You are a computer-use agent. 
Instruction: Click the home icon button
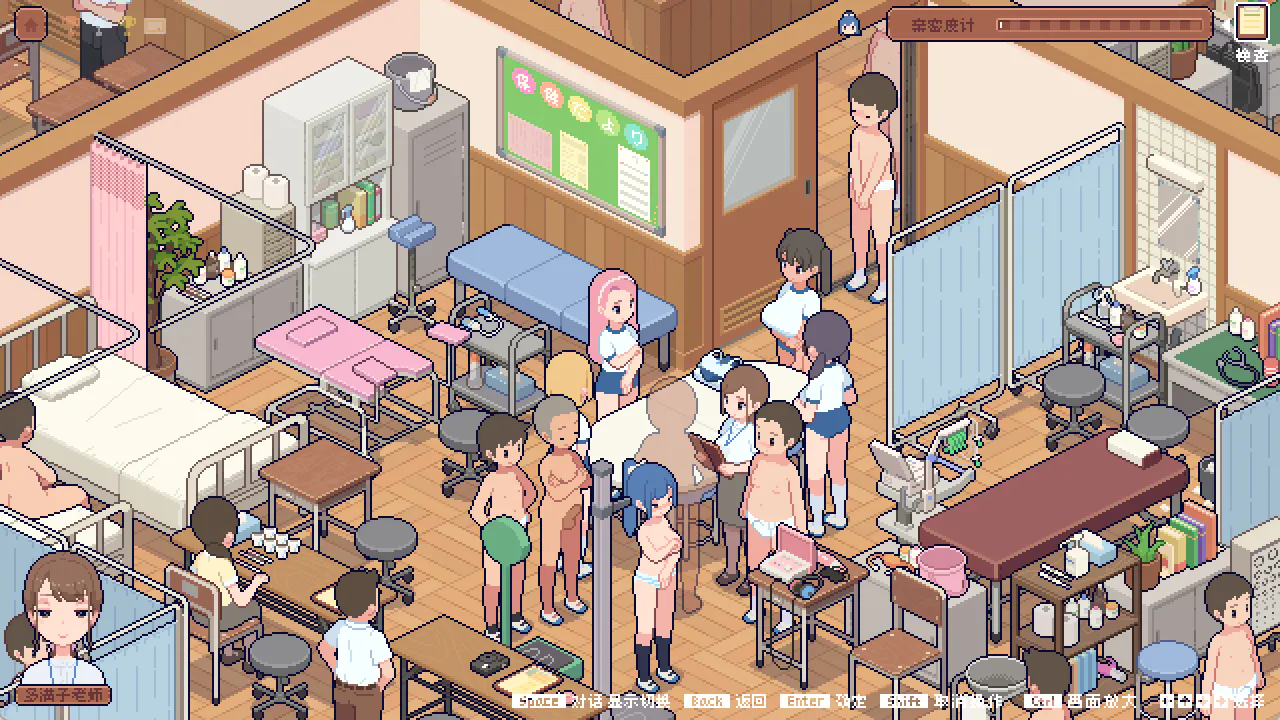31,24
